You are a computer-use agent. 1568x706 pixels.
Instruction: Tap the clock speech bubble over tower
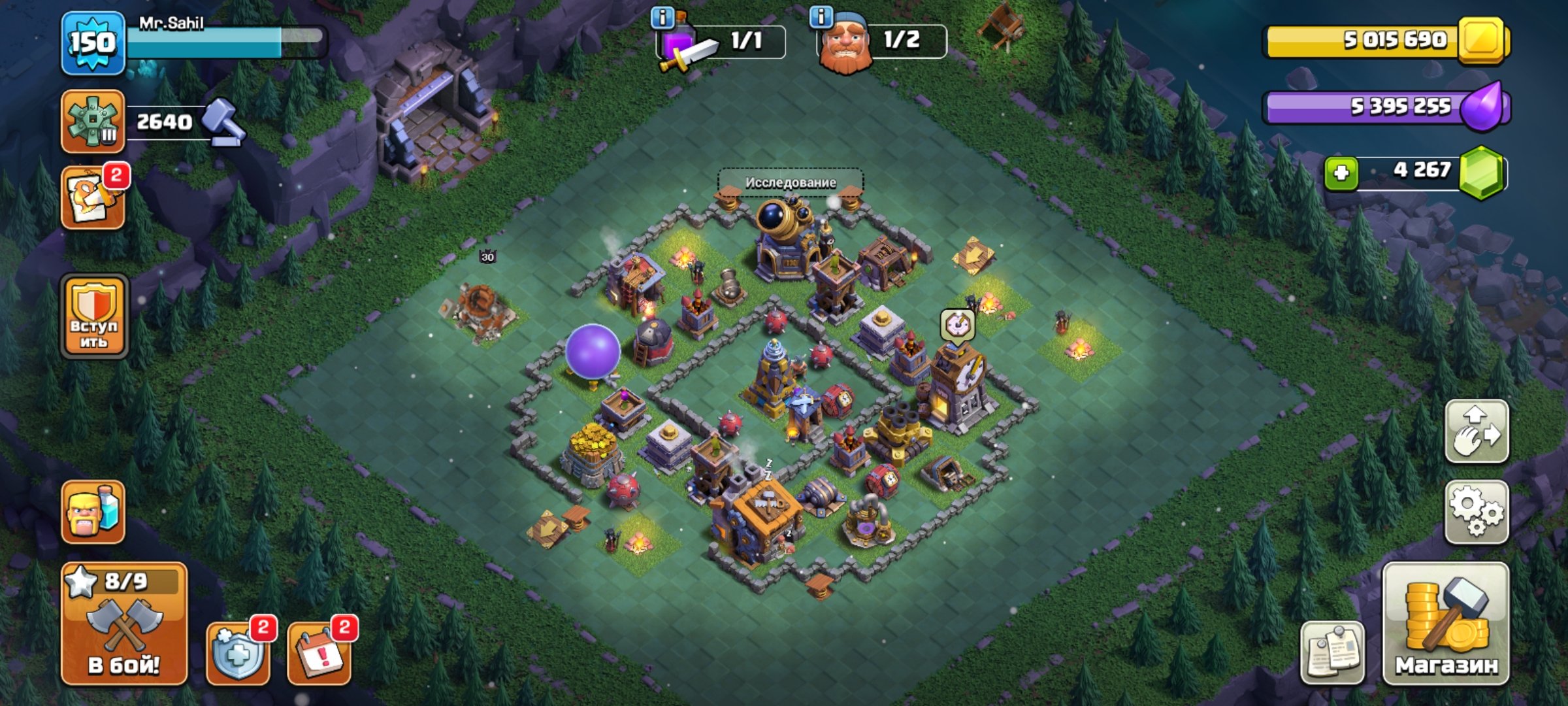957,324
